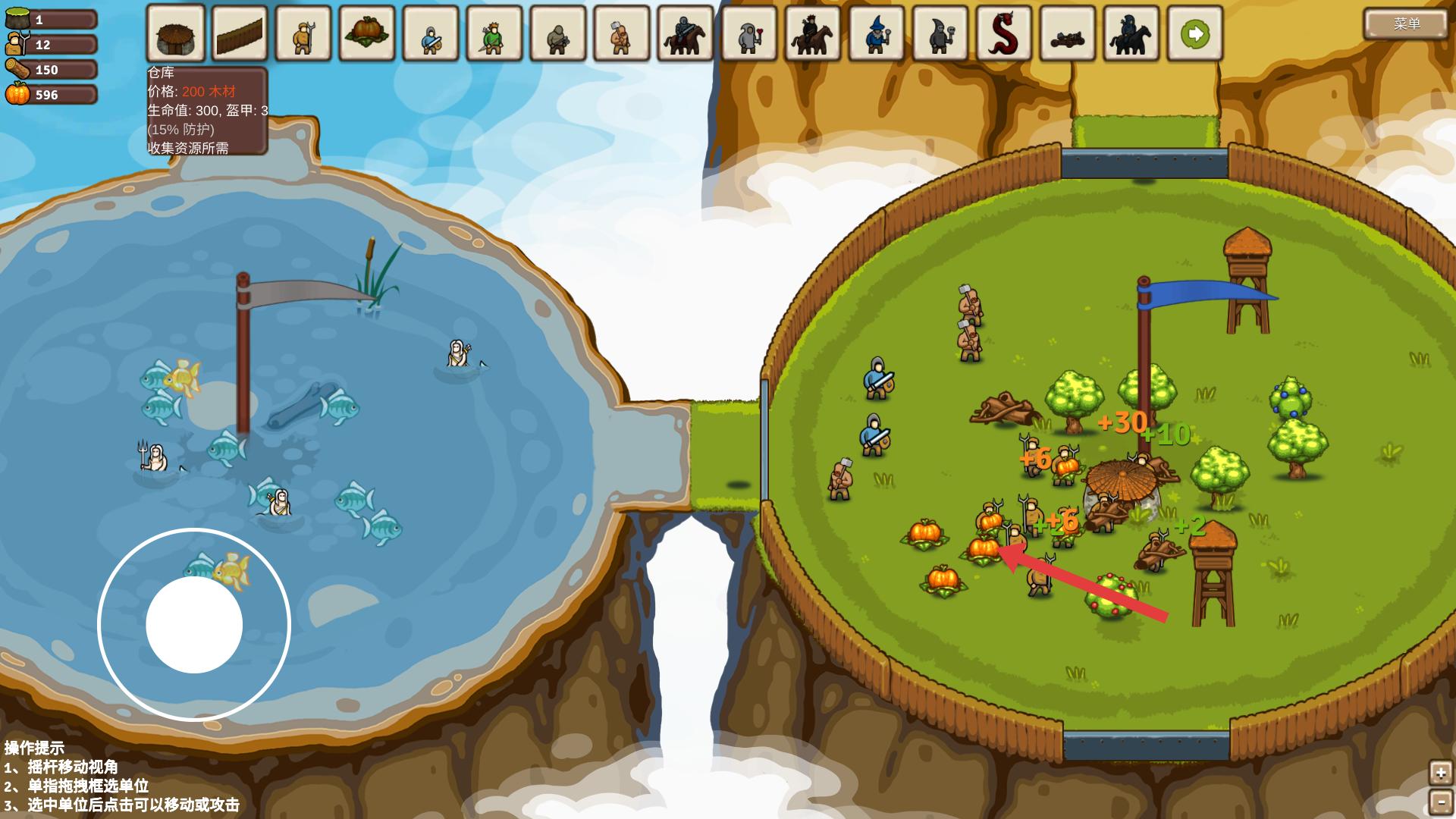The image size is (1456, 819).
Task: Pick the pitchfork peasant unit icon
Action: click(303, 34)
